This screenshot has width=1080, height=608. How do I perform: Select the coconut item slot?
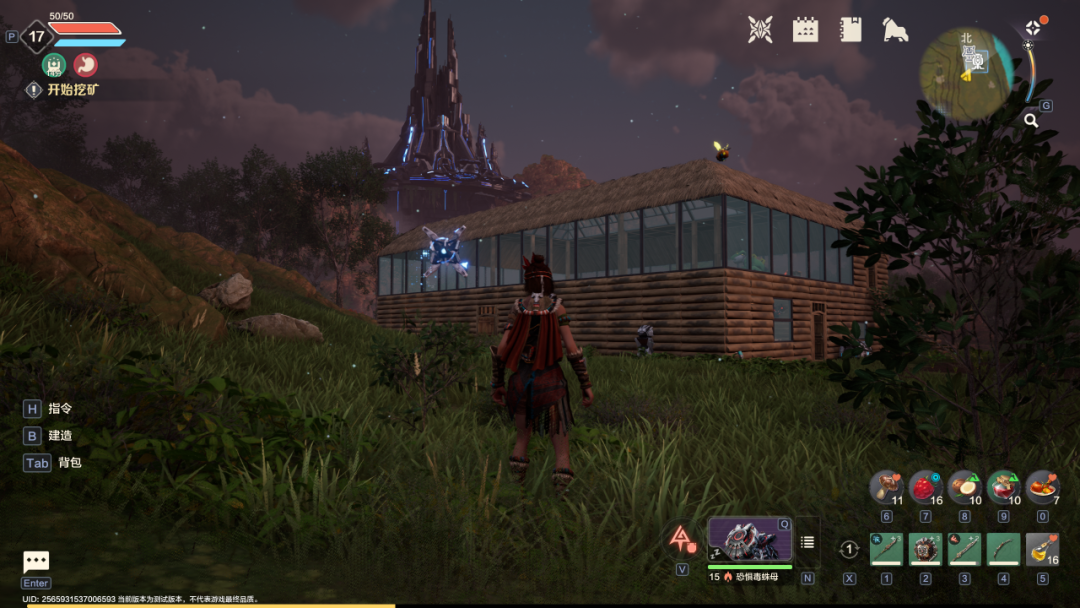pos(964,487)
